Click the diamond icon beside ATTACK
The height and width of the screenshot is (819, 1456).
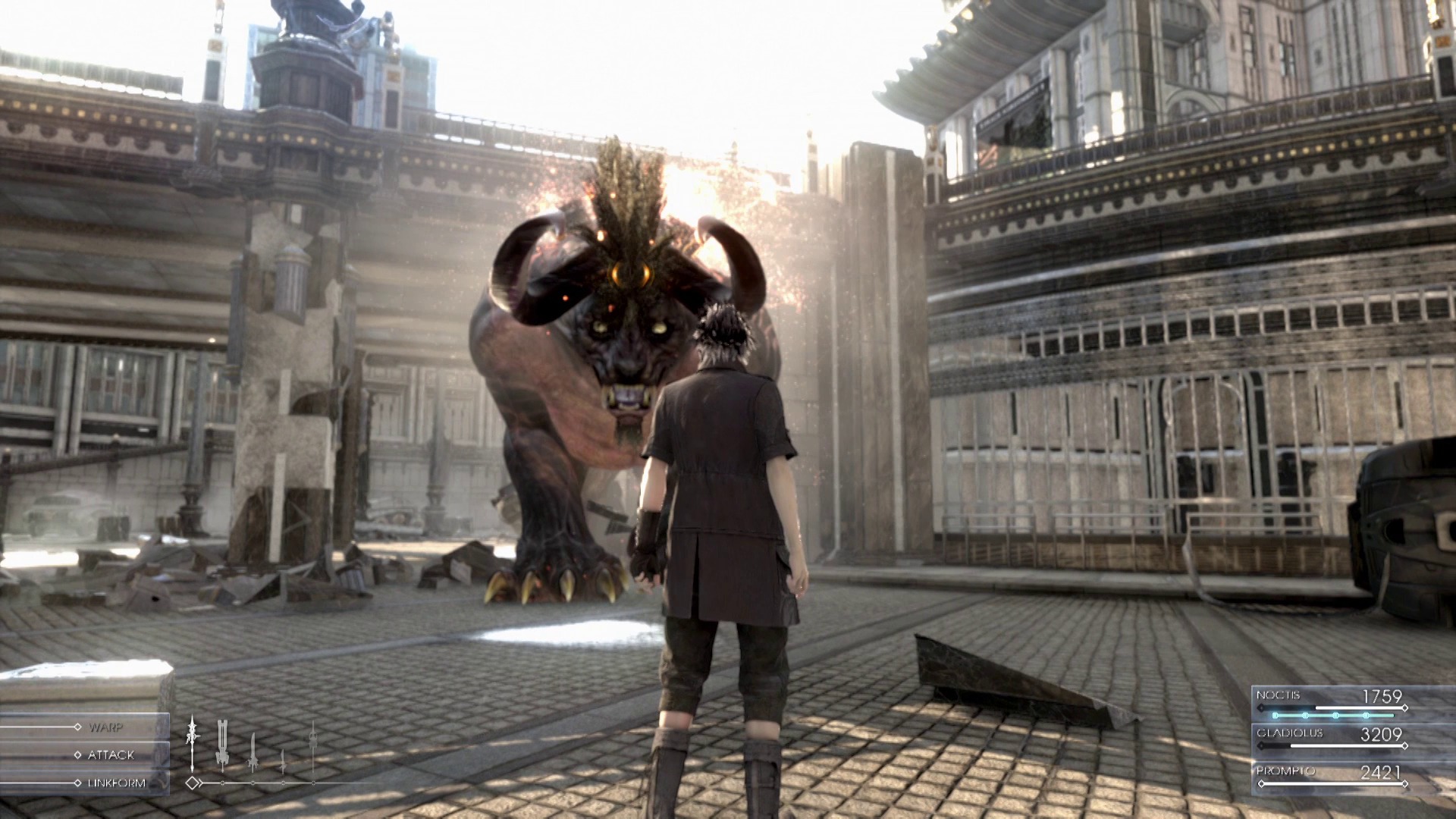(77, 755)
